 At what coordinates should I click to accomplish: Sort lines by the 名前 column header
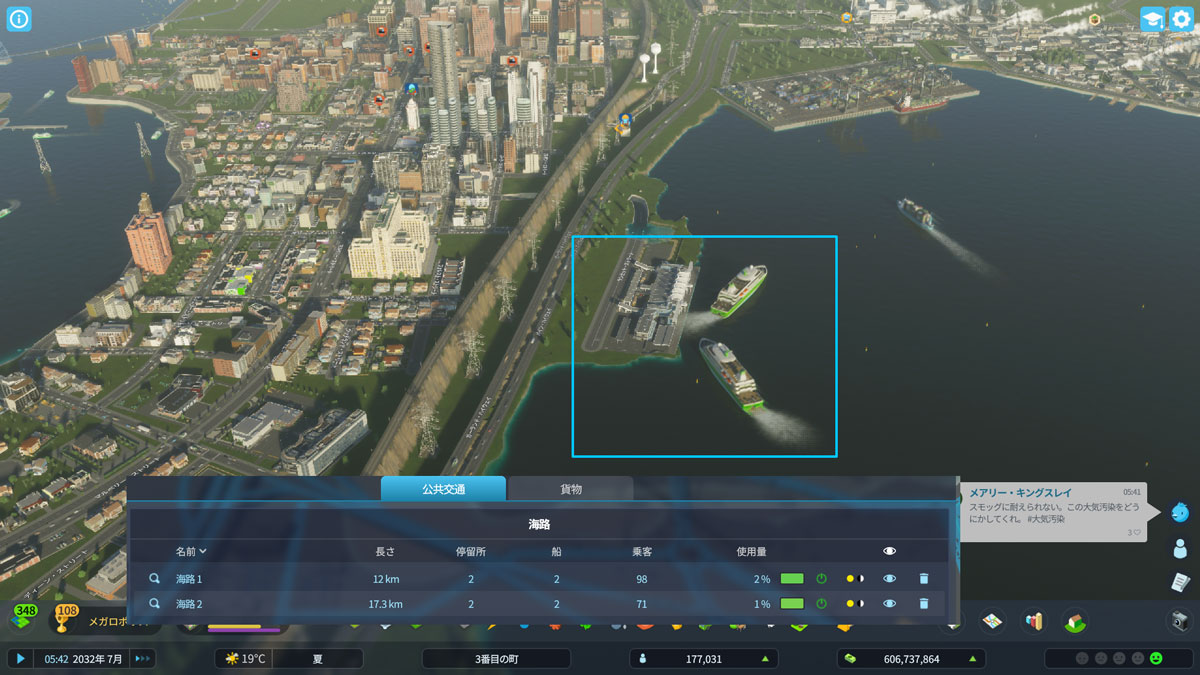pyautogui.click(x=191, y=551)
